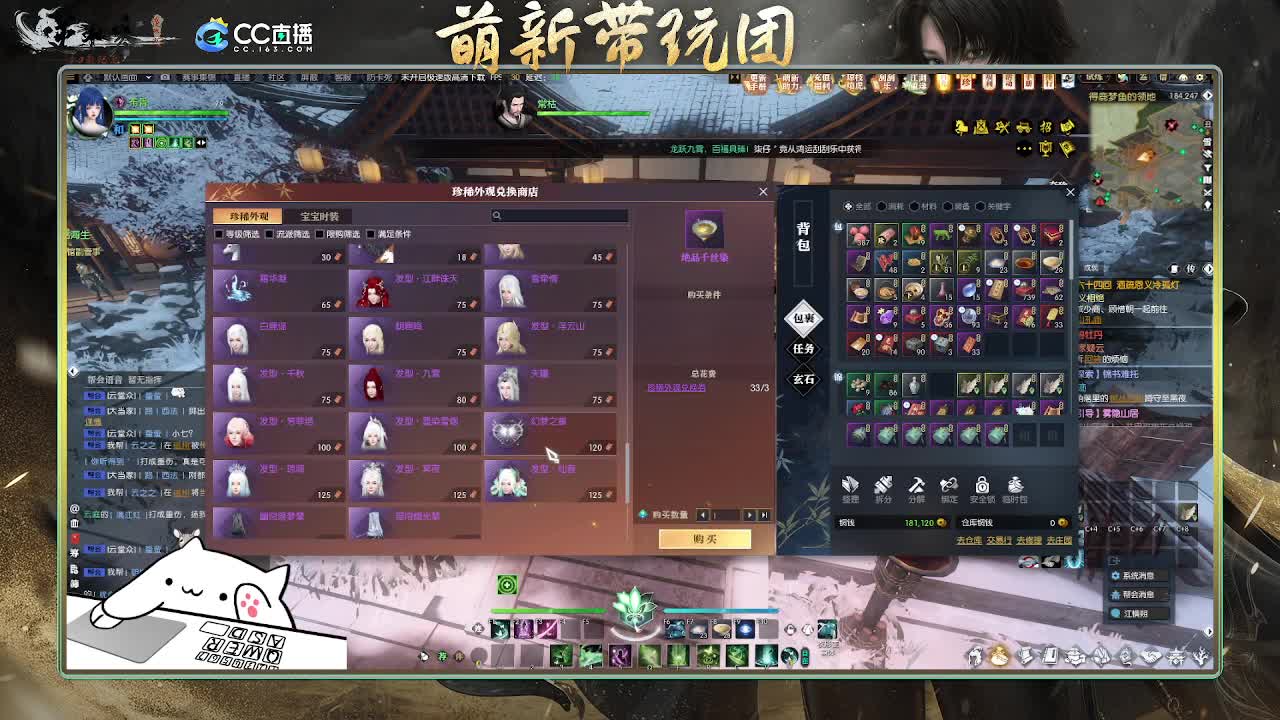1280x720 pixels.
Task: Click the magnifier icon in the shop search bar
Action: click(x=496, y=216)
